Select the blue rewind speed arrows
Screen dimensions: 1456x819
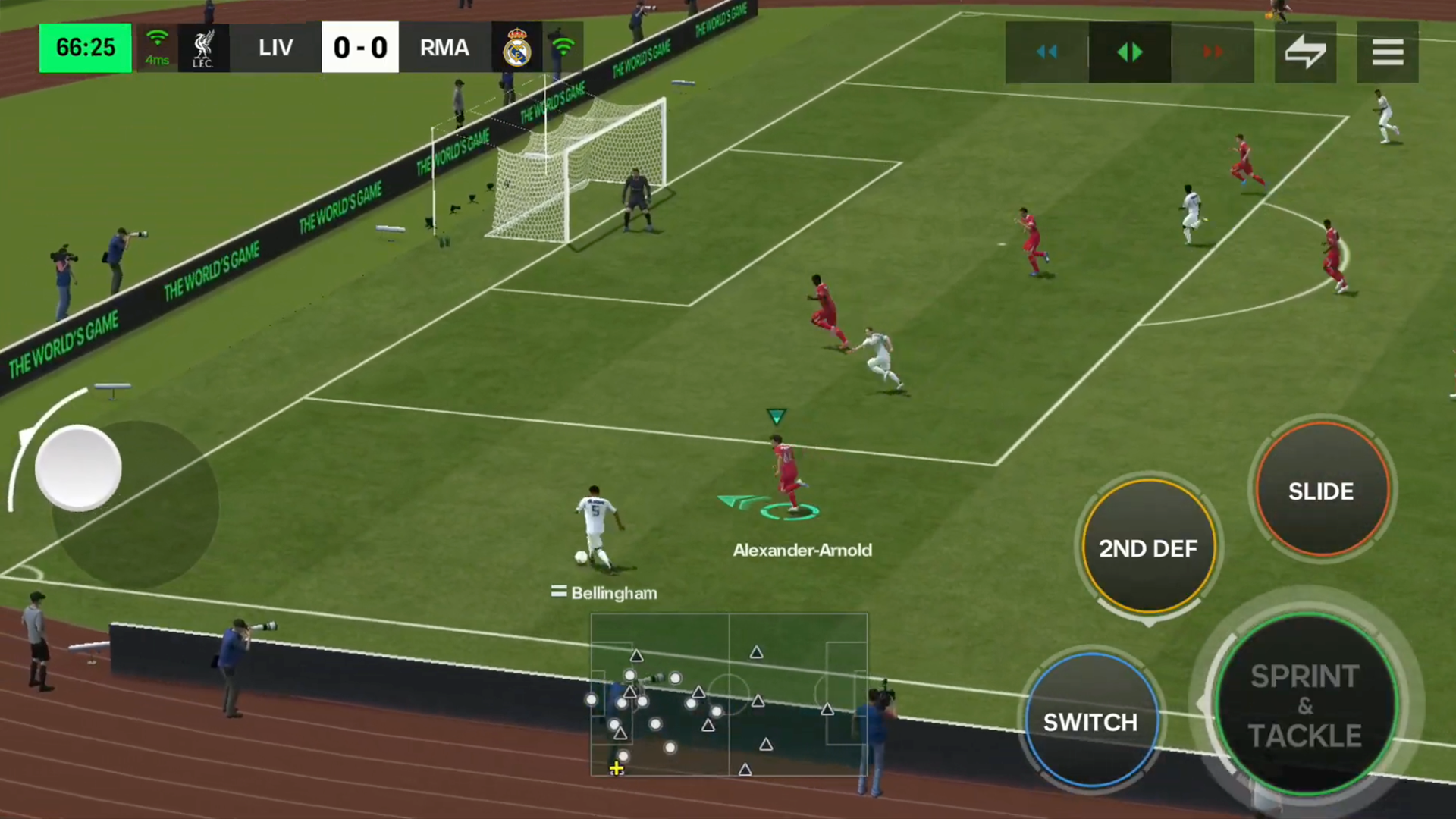(x=1047, y=52)
